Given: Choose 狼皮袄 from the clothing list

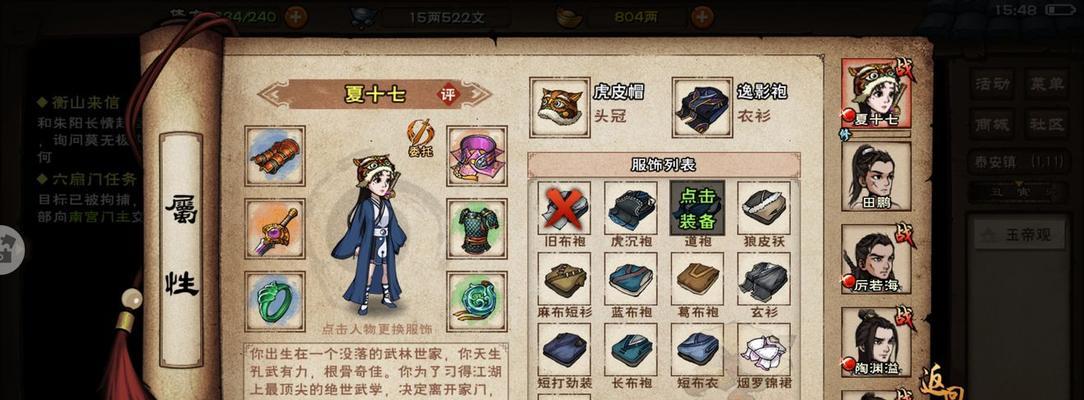Looking at the screenshot, I should (763, 207).
